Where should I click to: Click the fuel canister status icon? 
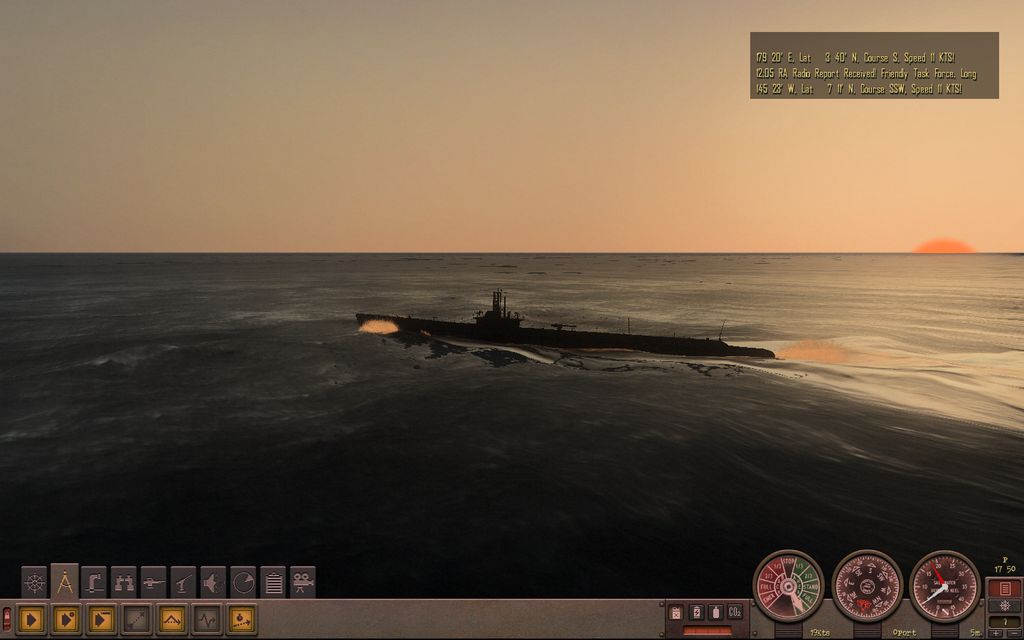677,612
